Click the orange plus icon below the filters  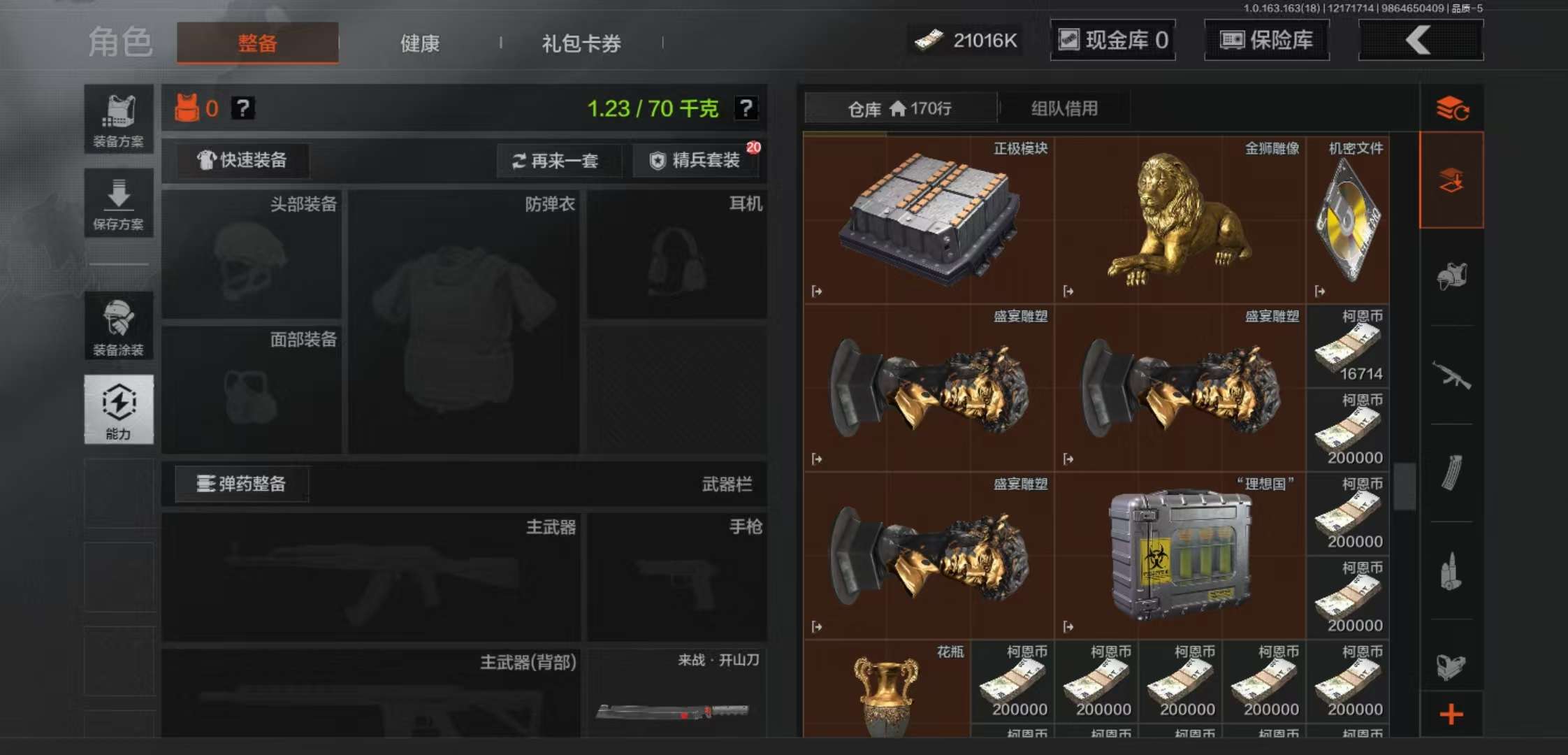tap(1452, 707)
